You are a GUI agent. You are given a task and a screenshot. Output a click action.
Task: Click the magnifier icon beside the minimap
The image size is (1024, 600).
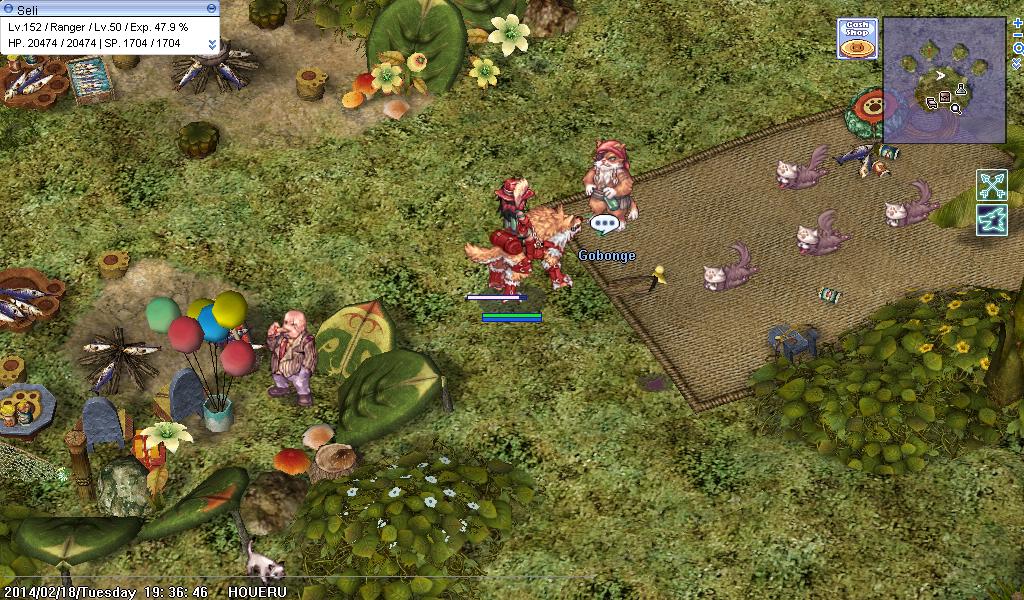point(1018,48)
